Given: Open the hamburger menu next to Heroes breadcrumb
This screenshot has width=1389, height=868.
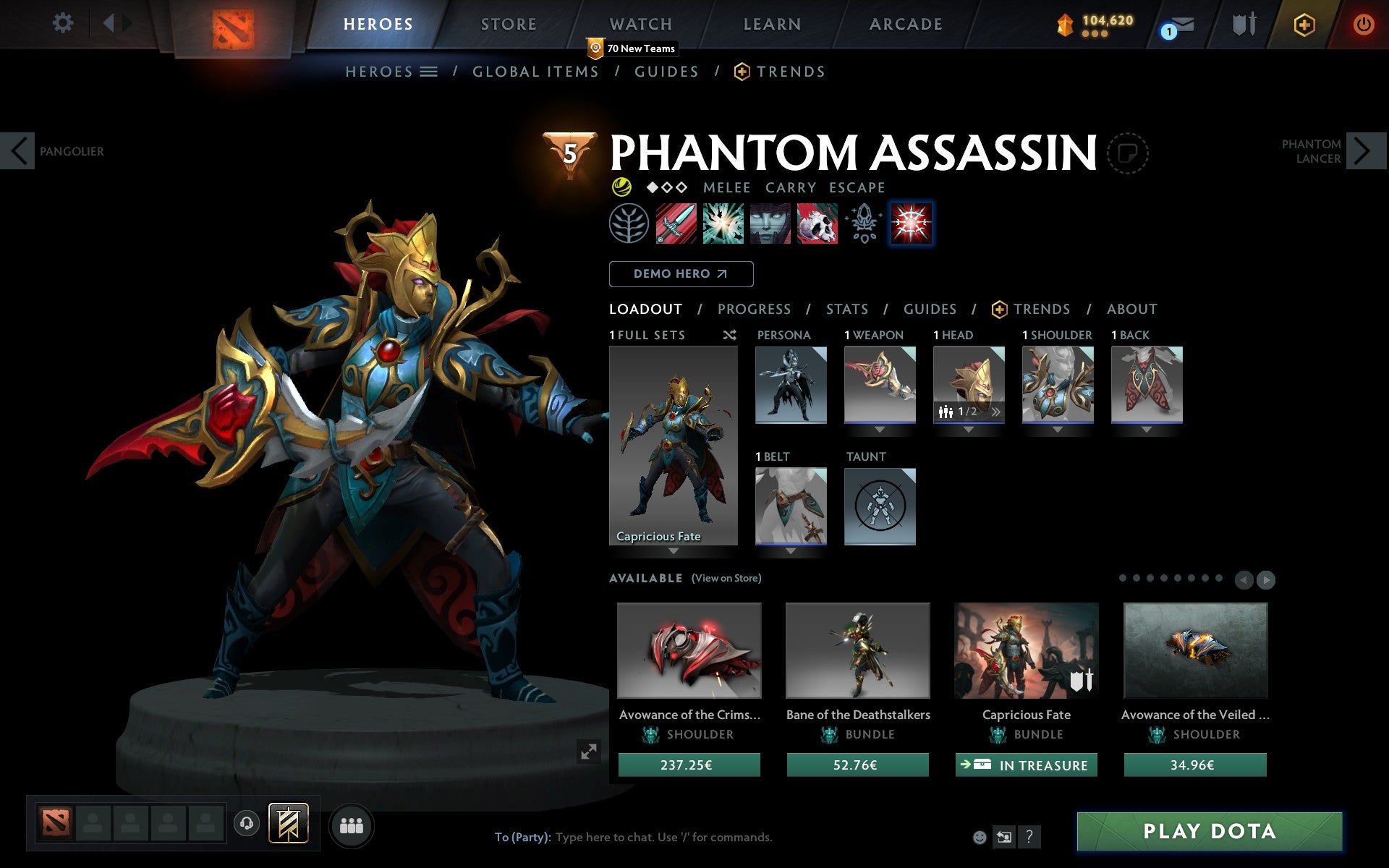Looking at the screenshot, I should pyautogui.click(x=428, y=72).
